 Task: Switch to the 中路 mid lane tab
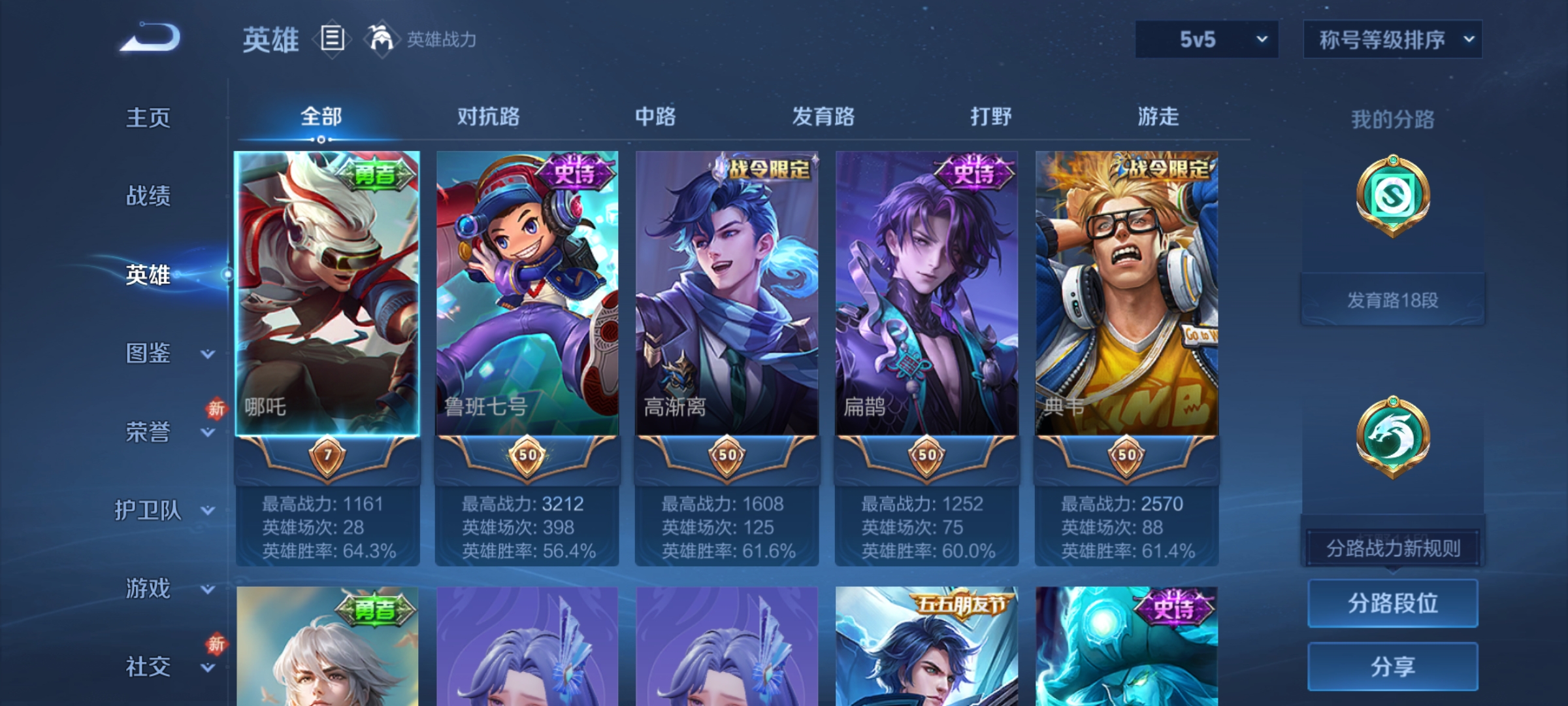[x=655, y=116]
